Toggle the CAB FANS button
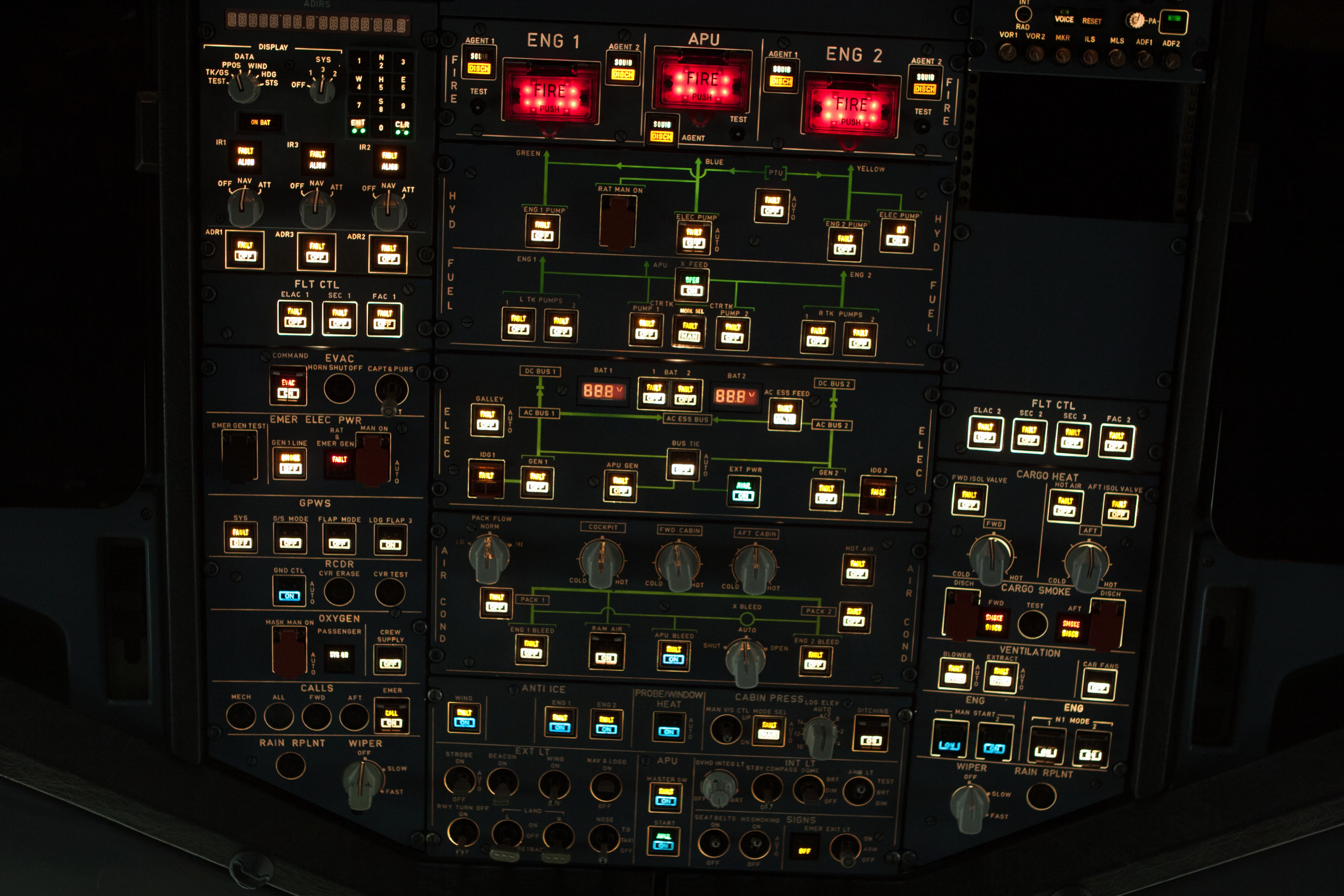Screen dimensions: 1344x896 tap(1098, 684)
